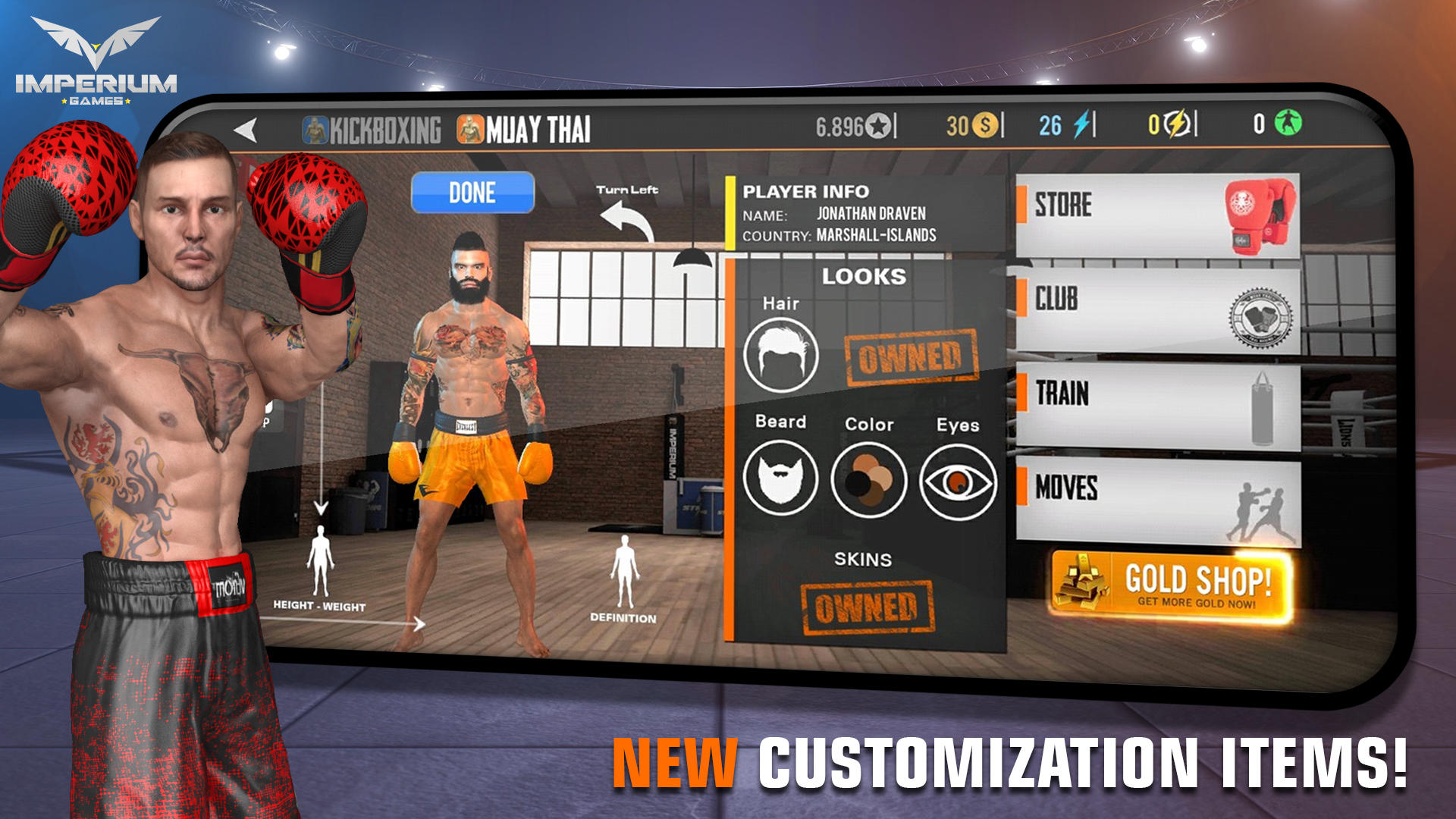This screenshot has width=1456, height=819.
Task: Click the Turn Left rotation arrow
Action: coord(623,215)
